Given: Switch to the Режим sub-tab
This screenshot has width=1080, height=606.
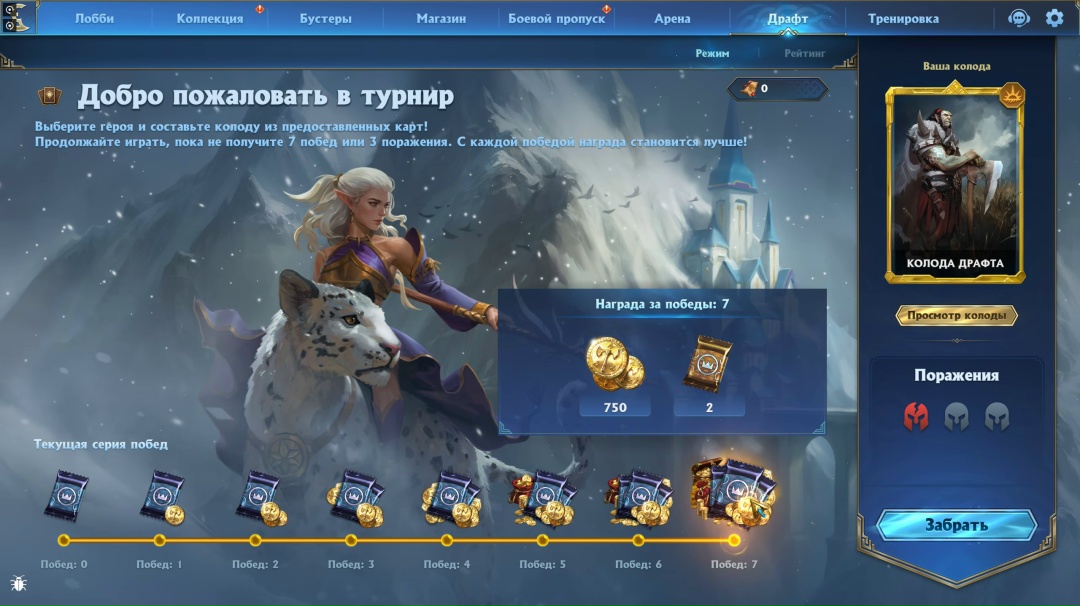Looking at the screenshot, I should (712, 53).
